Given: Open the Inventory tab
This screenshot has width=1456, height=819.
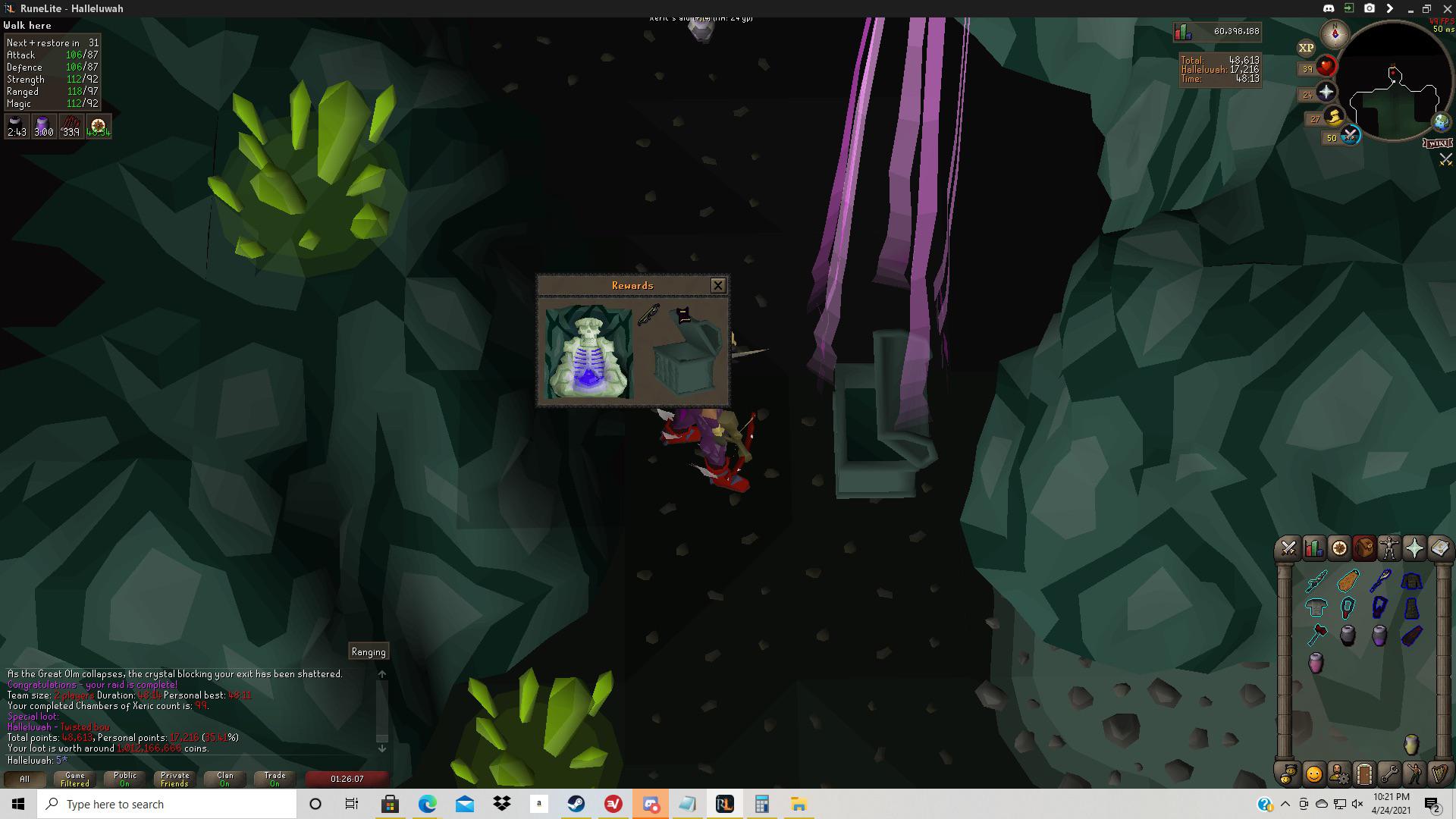Looking at the screenshot, I should [x=1364, y=548].
